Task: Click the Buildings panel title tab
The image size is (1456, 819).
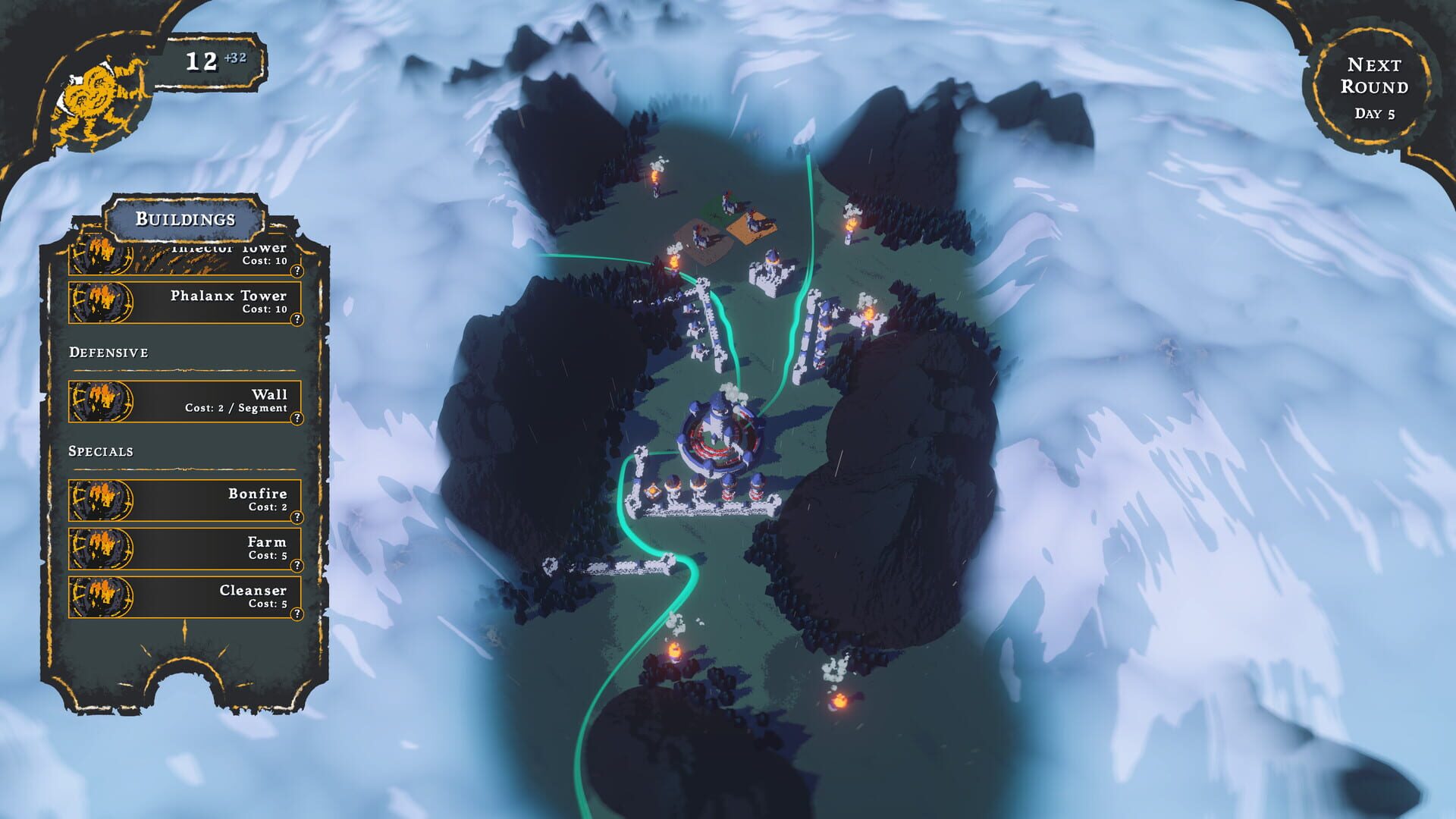Action: [184, 221]
